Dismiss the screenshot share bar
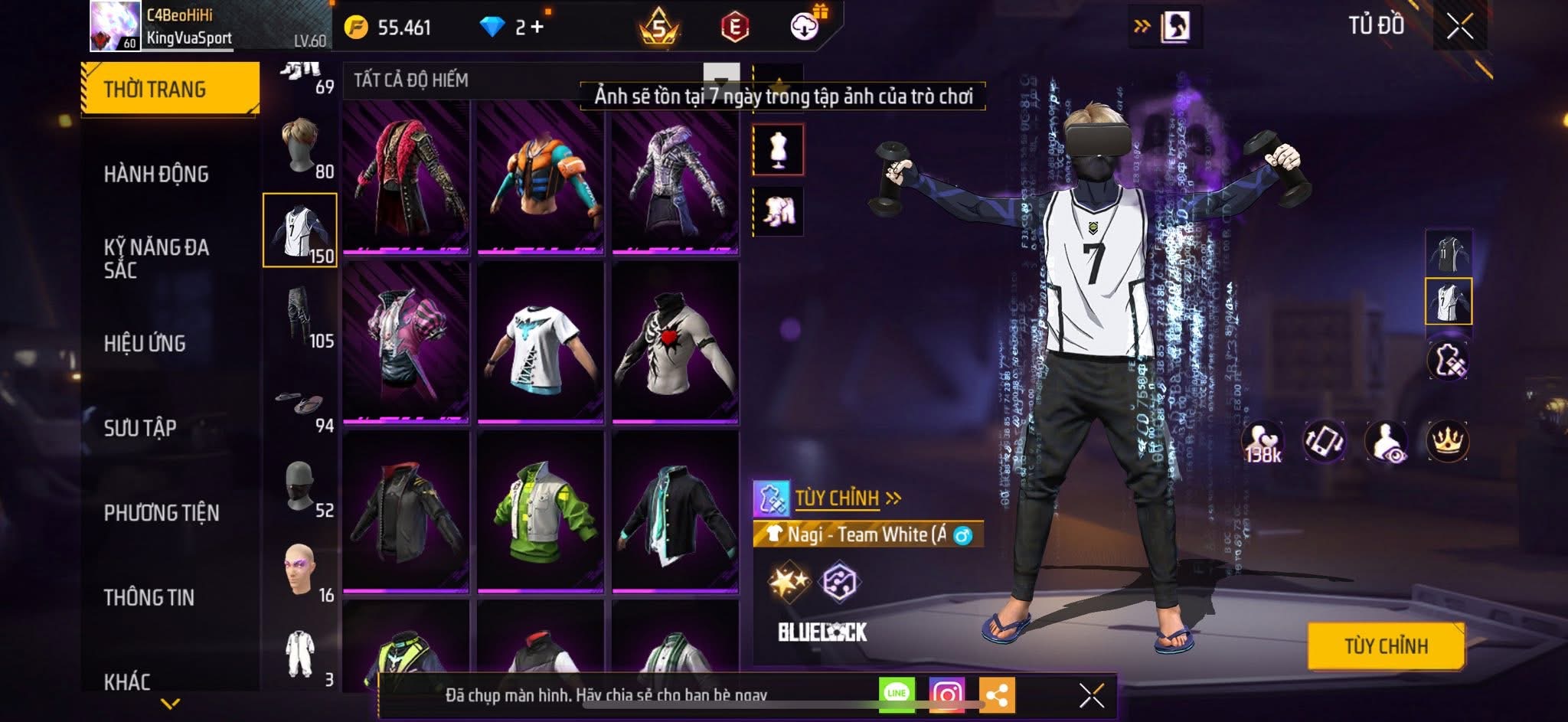 pyautogui.click(x=1091, y=695)
